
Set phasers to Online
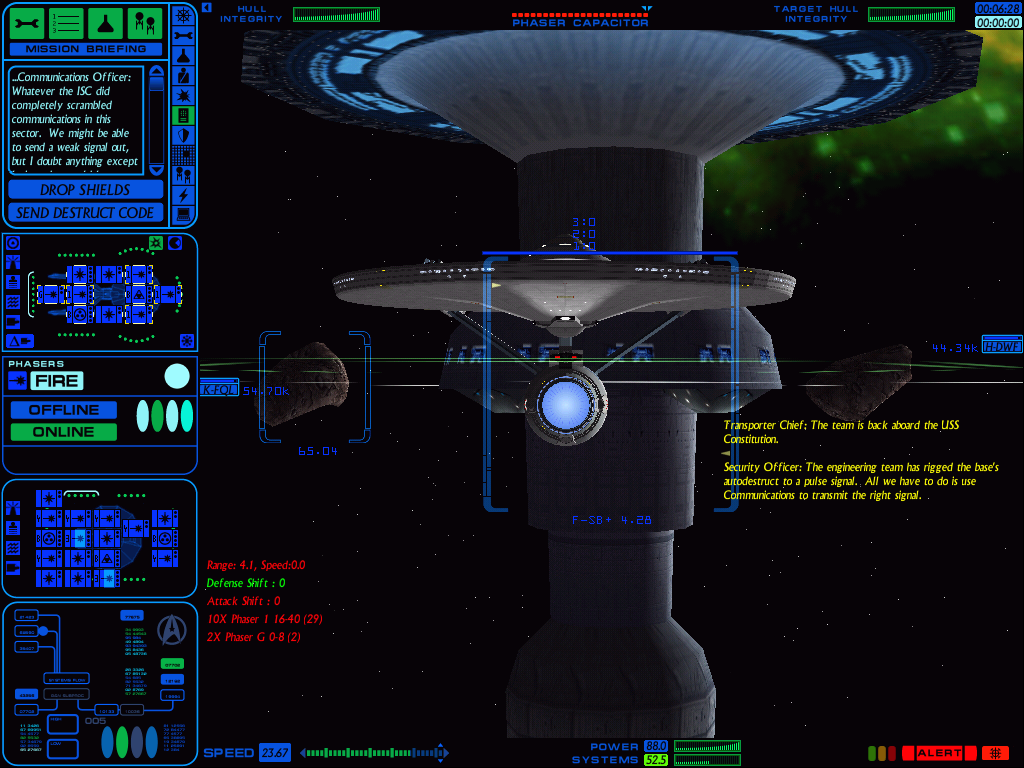63,432
